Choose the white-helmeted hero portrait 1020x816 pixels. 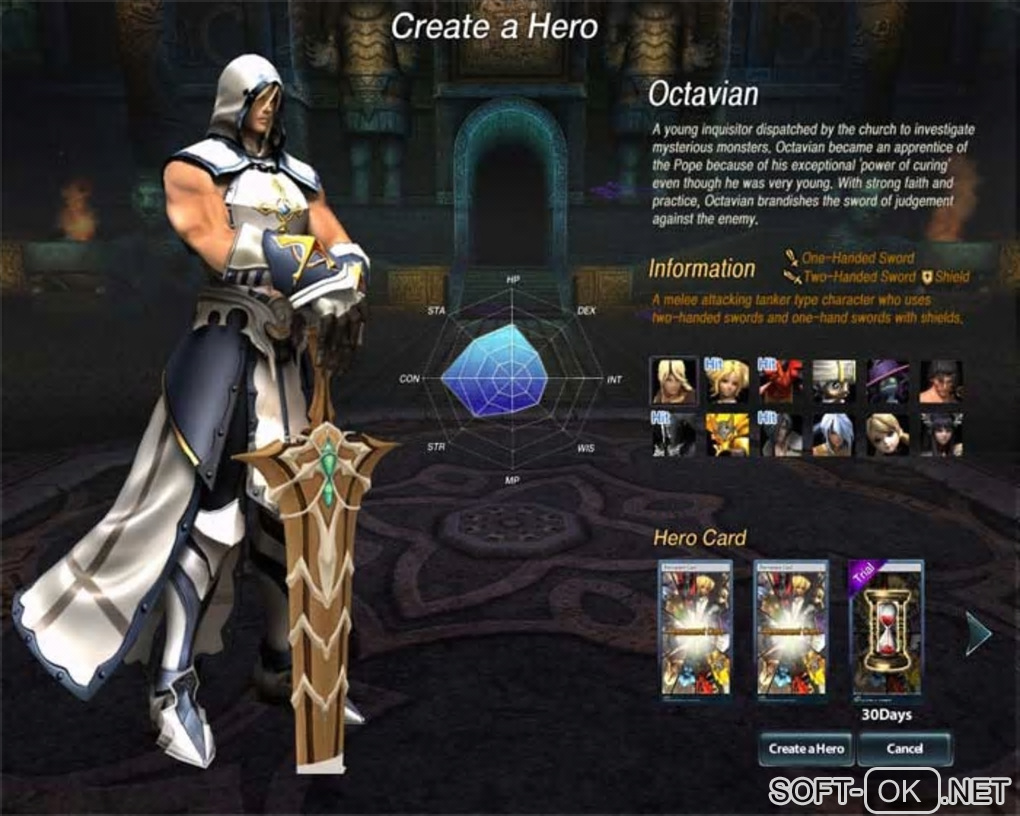[x=833, y=381]
